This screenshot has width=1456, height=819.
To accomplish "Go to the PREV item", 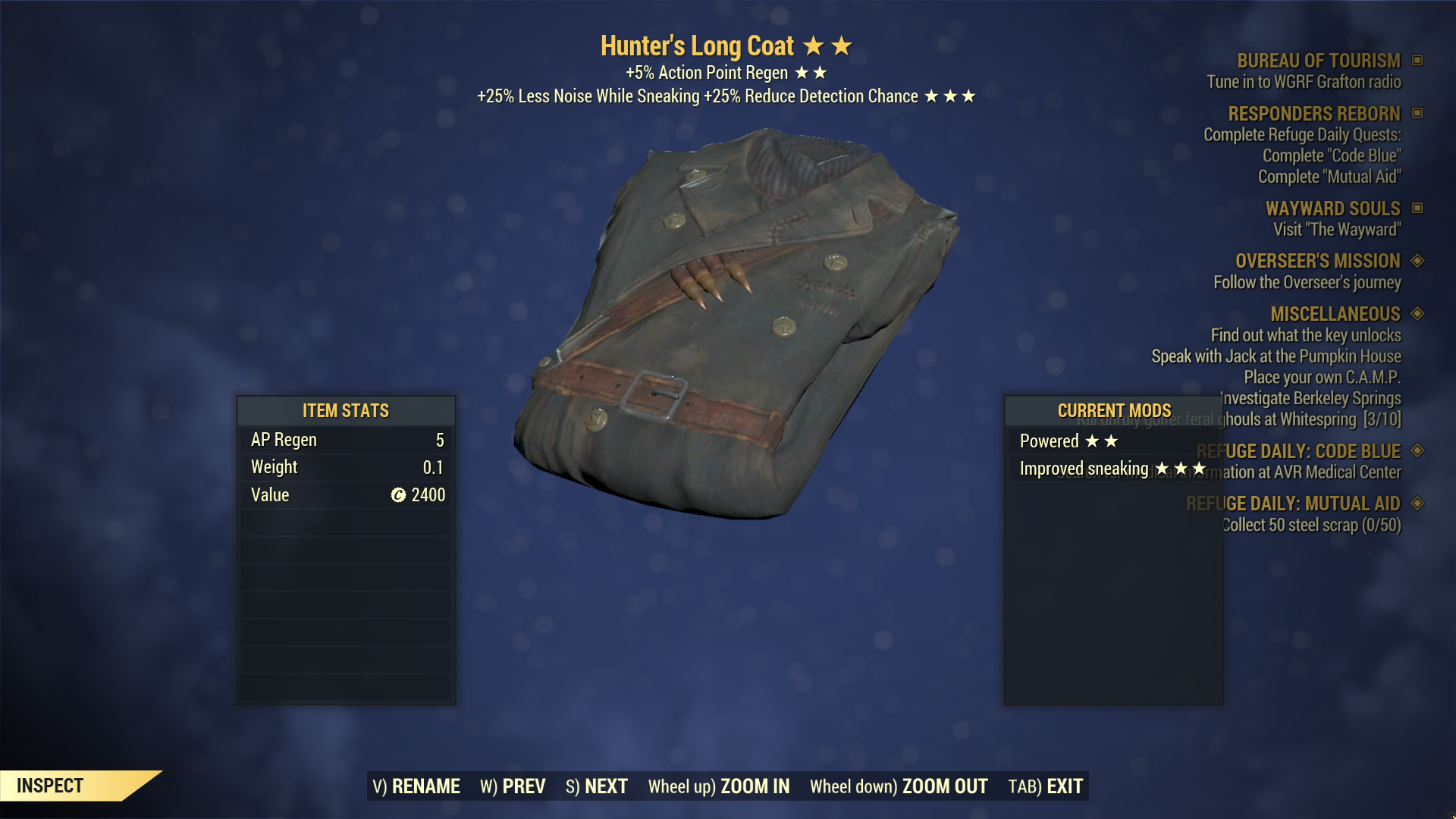I will pyautogui.click(x=513, y=786).
